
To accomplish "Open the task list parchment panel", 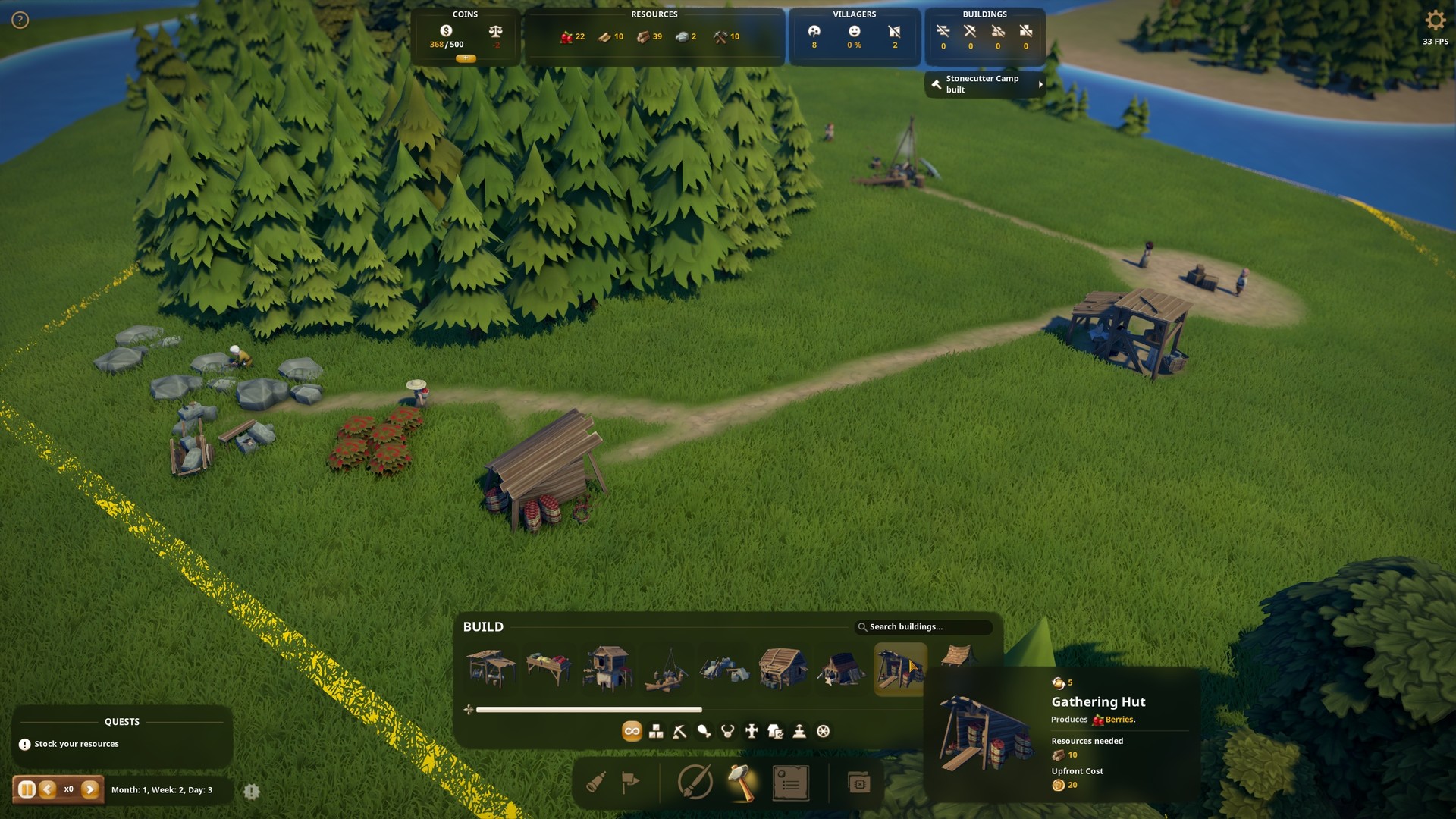I will pos(790,783).
